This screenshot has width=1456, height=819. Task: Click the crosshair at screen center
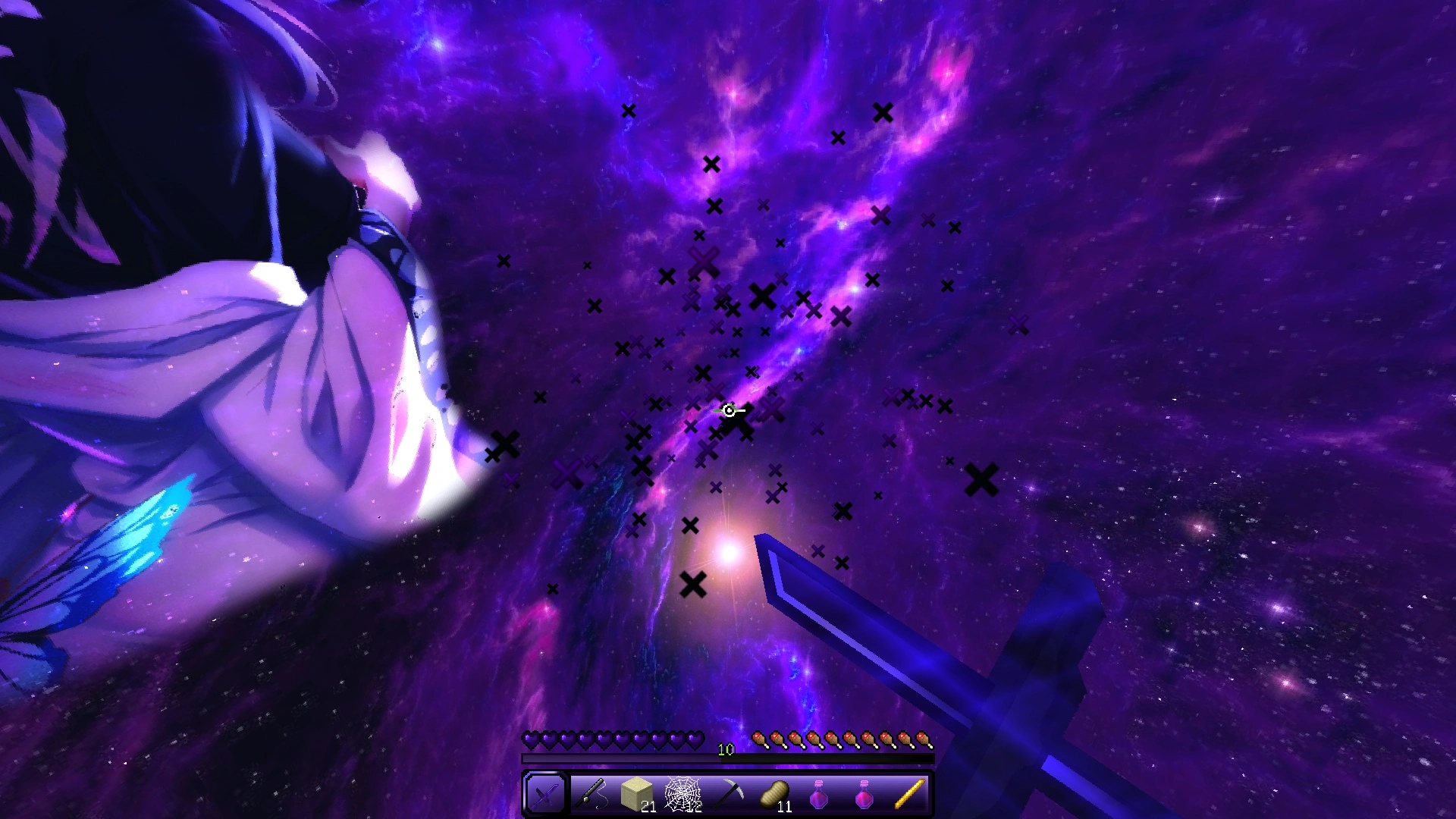click(x=728, y=409)
